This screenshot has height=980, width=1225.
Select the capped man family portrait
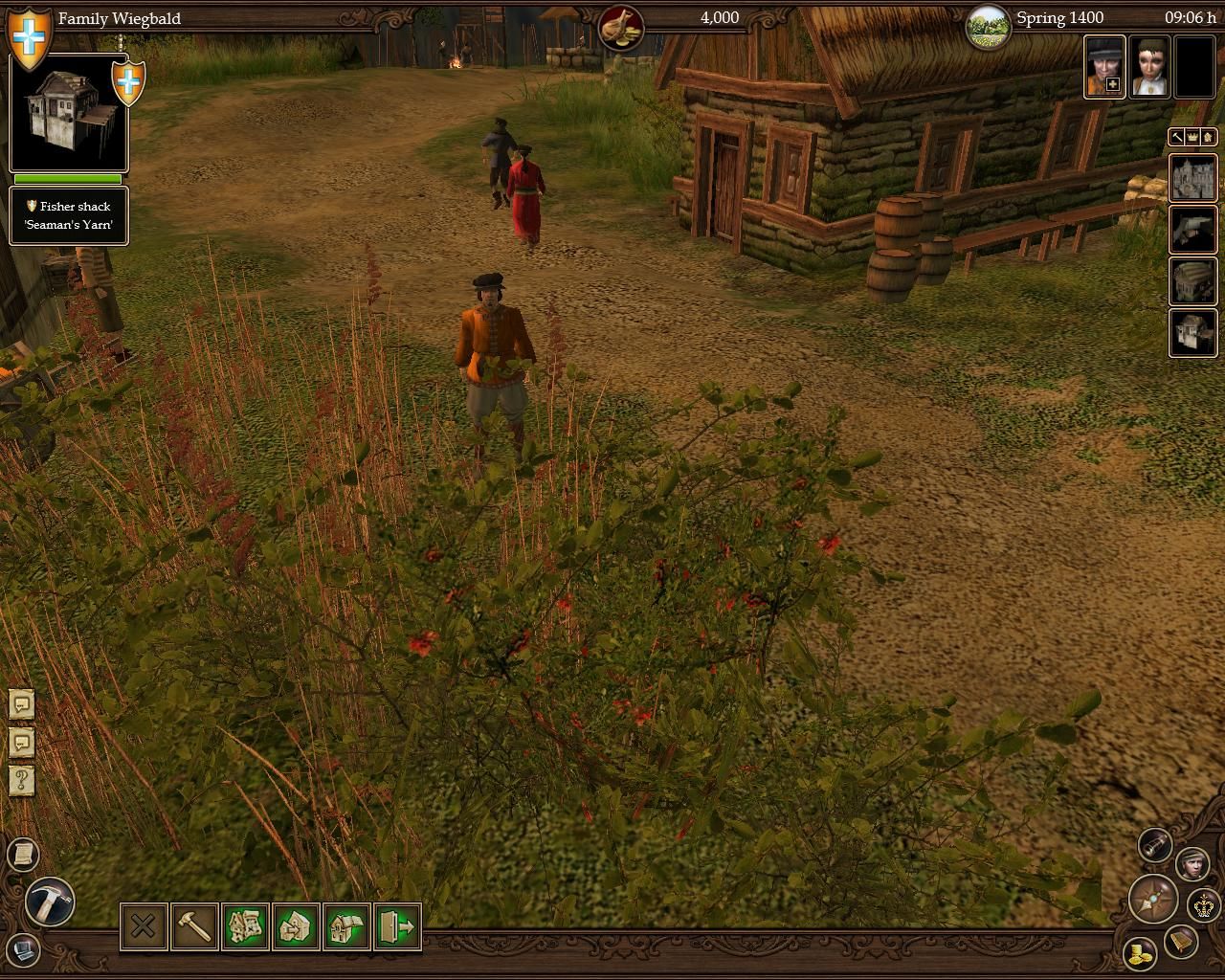[1103, 67]
